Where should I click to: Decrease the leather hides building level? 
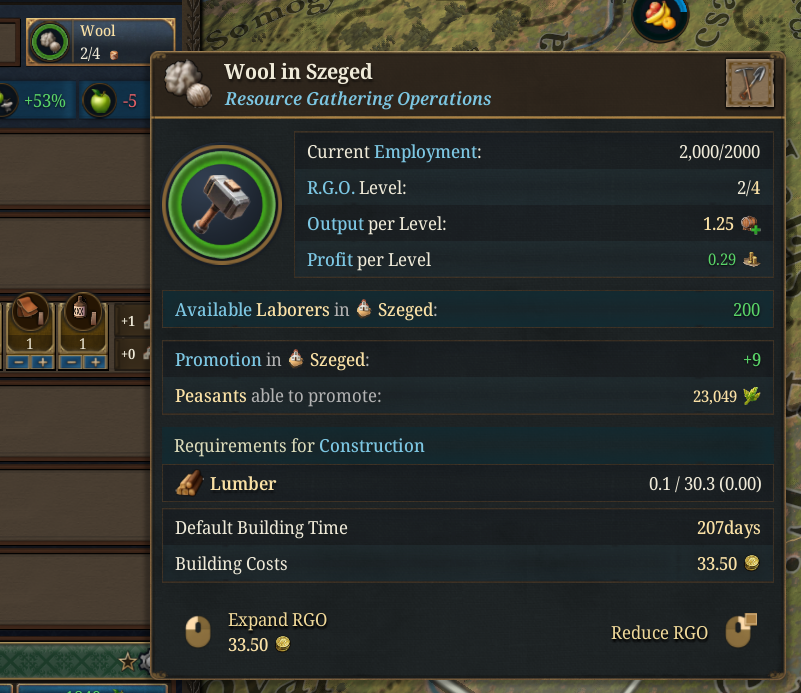(x=17, y=361)
